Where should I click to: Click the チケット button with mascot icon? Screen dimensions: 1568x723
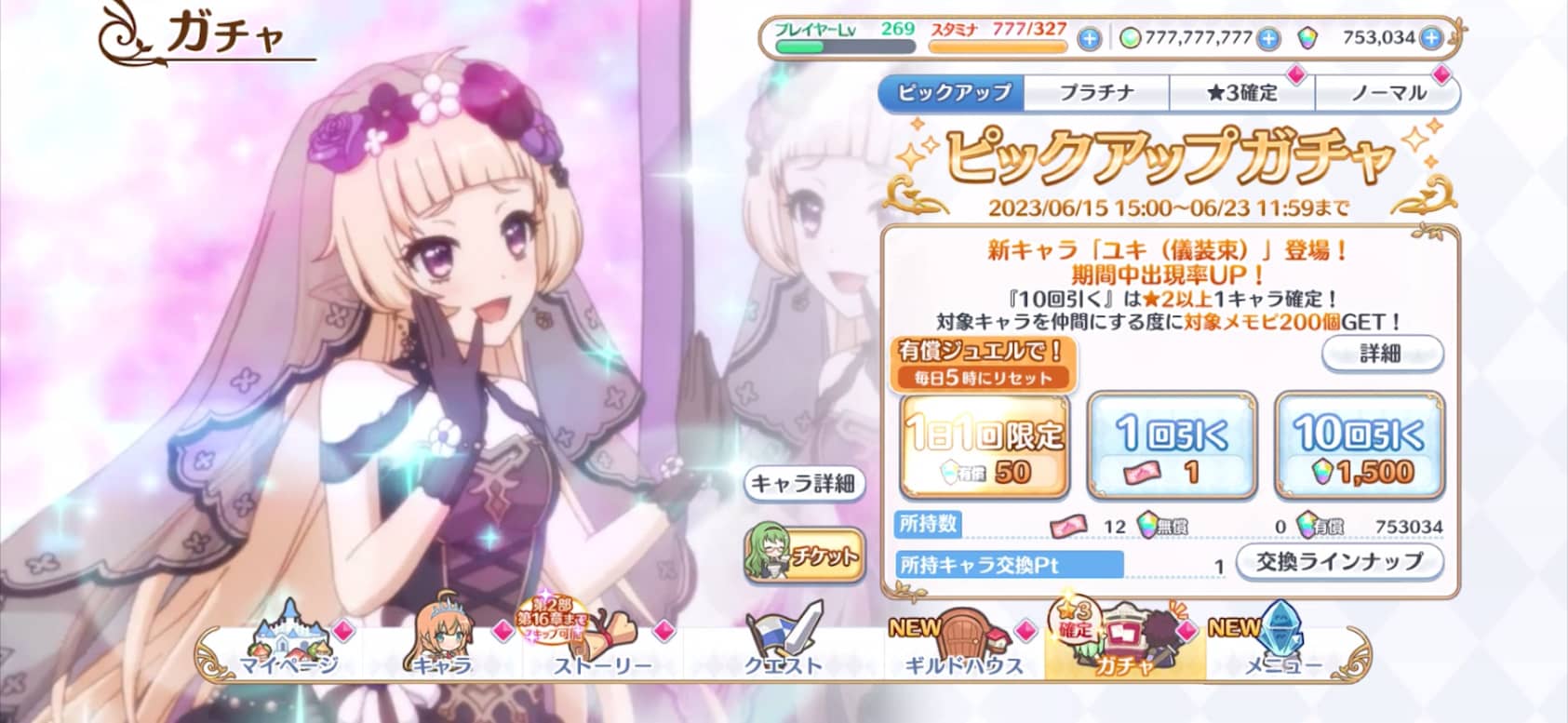click(x=803, y=555)
